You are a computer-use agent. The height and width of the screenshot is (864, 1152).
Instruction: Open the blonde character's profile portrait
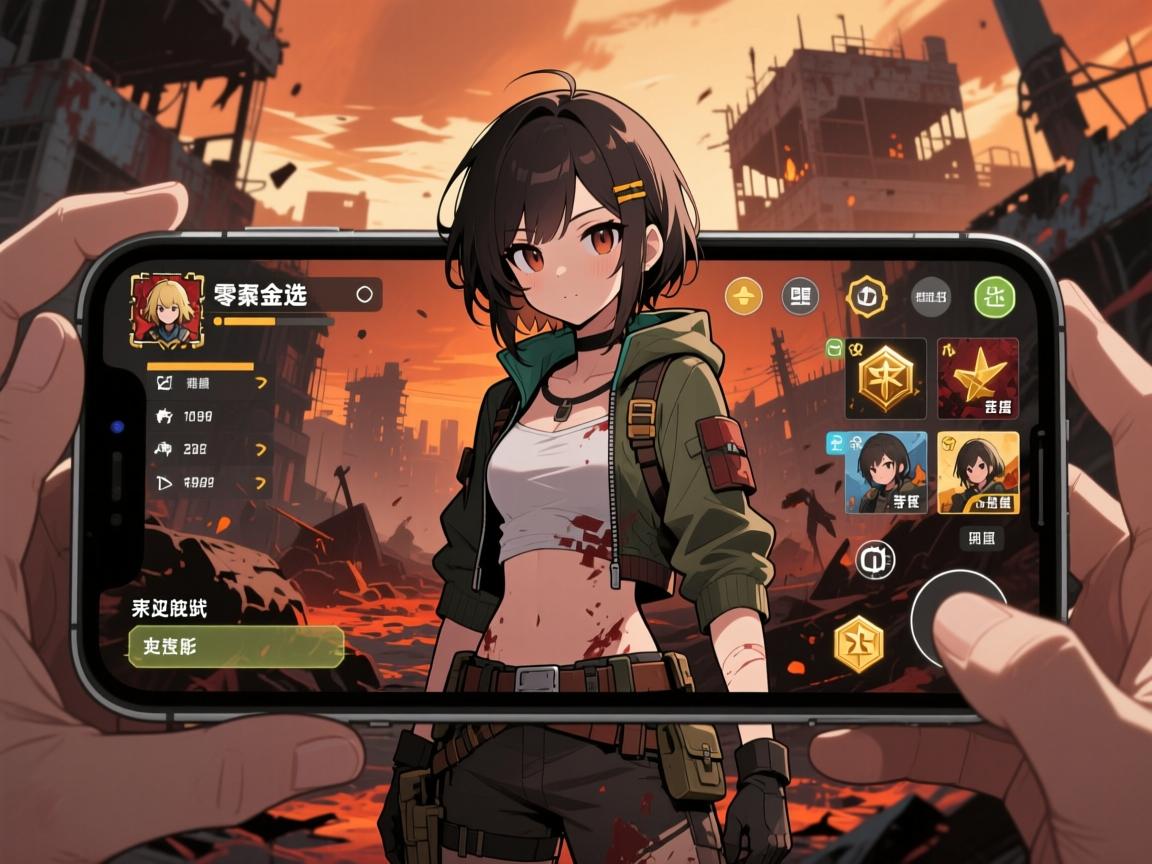167,311
